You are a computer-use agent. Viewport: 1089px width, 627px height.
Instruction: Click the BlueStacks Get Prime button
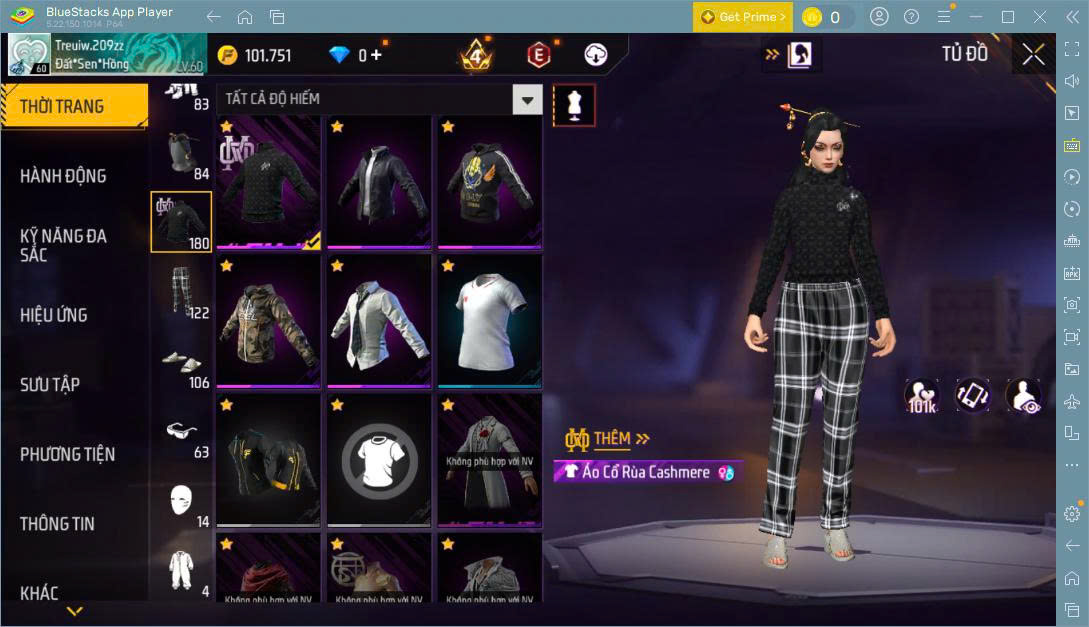743,17
